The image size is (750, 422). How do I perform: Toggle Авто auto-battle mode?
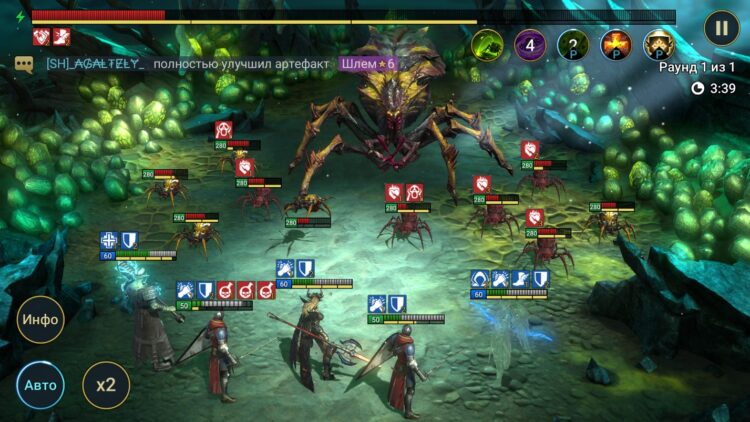coord(40,385)
